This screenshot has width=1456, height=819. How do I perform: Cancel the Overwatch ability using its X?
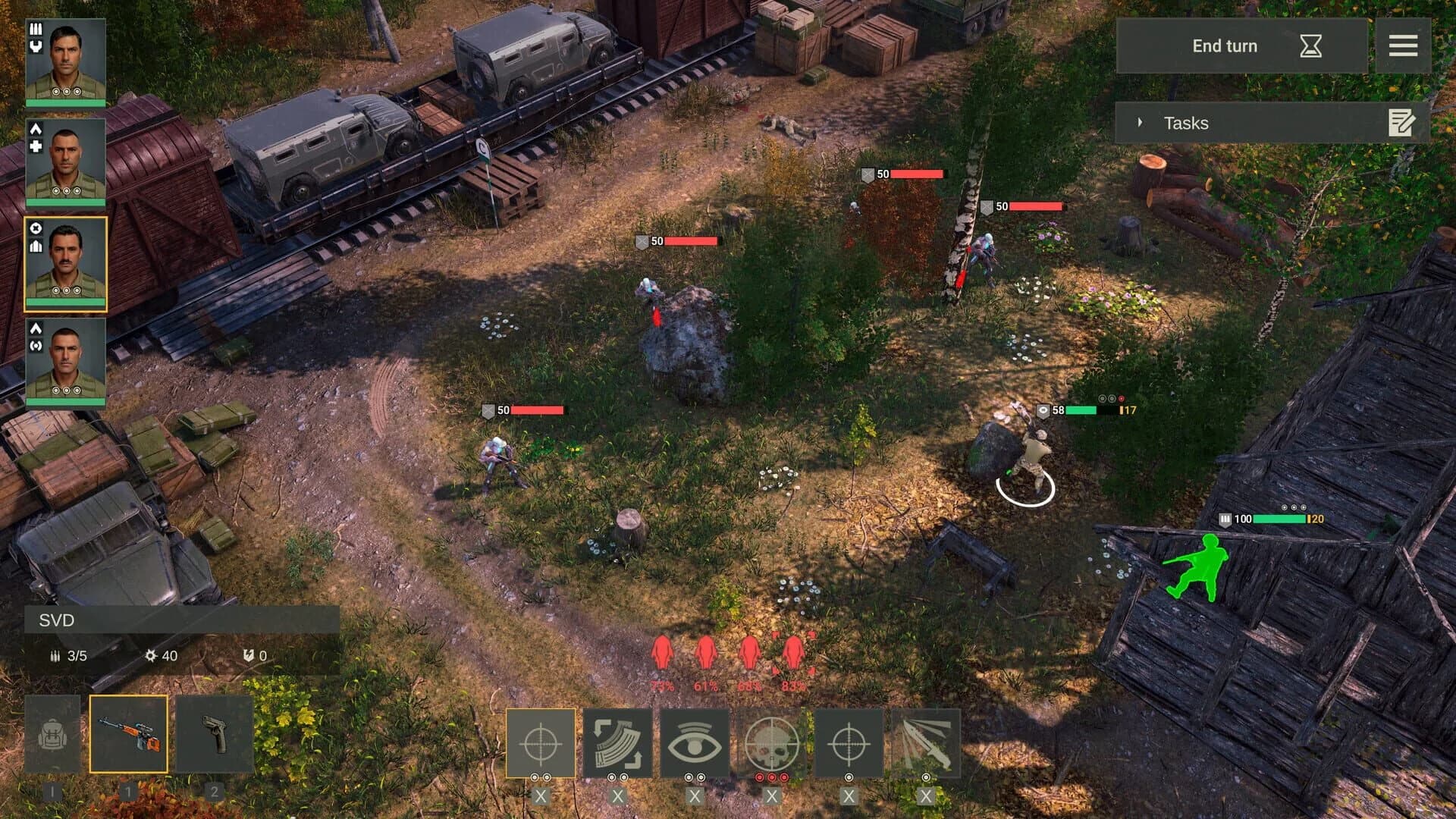point(697,797)
